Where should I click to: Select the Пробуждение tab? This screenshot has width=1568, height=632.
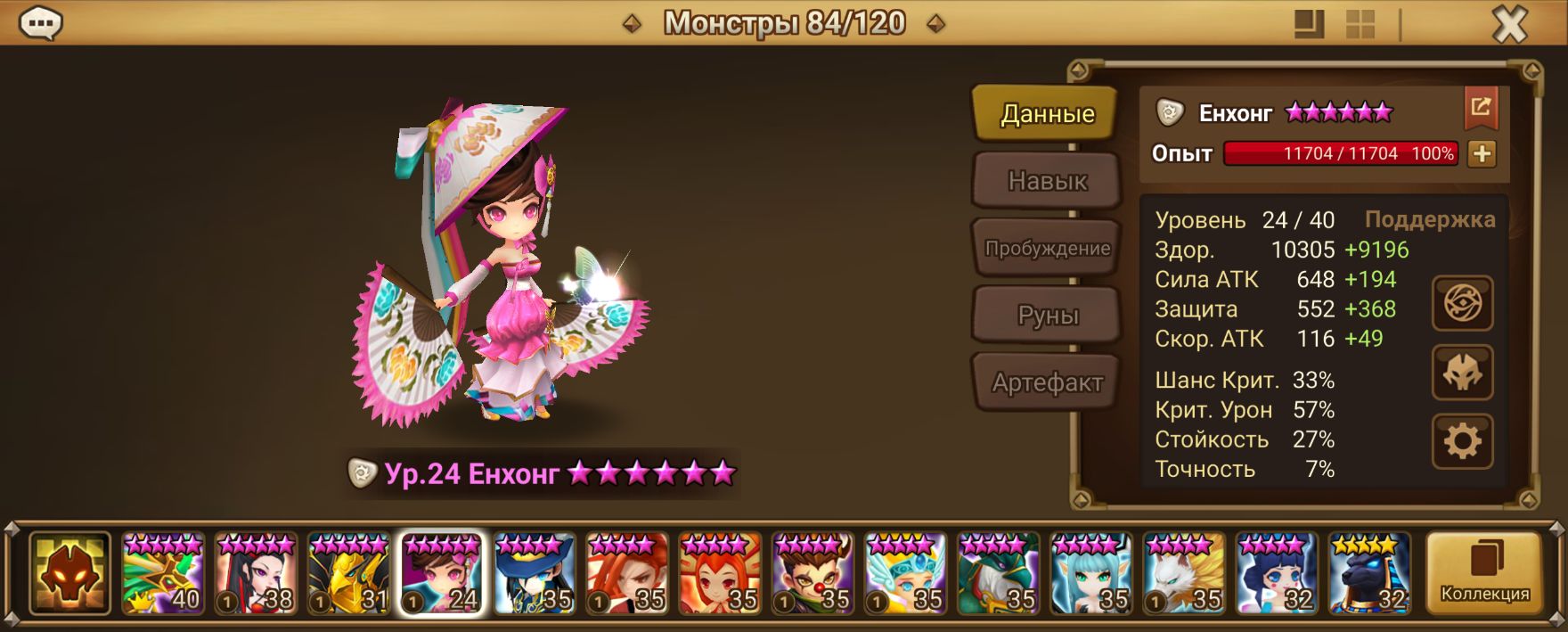1046,249
